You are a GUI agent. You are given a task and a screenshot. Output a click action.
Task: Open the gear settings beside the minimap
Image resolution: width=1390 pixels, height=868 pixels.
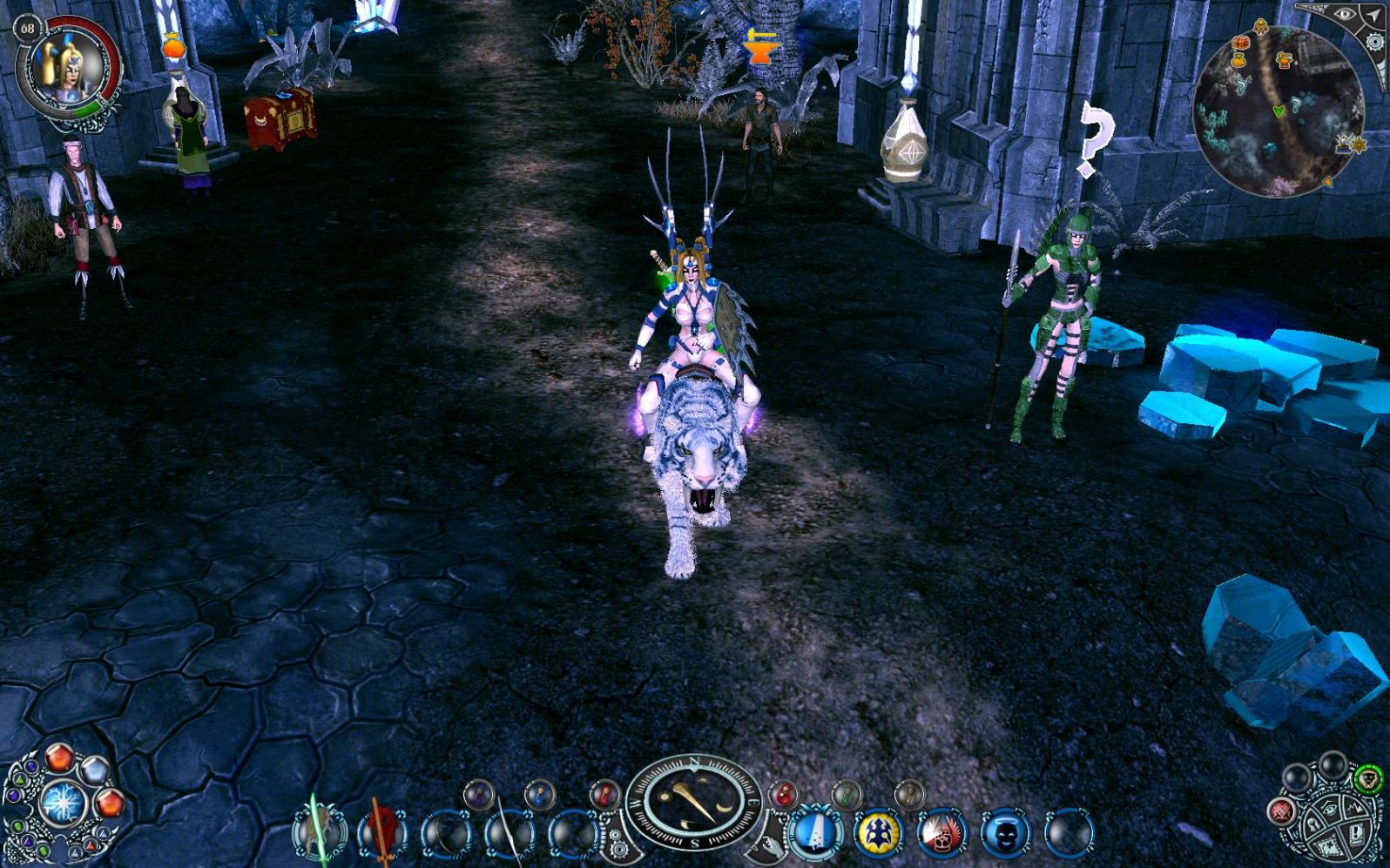coord(1375,42)
